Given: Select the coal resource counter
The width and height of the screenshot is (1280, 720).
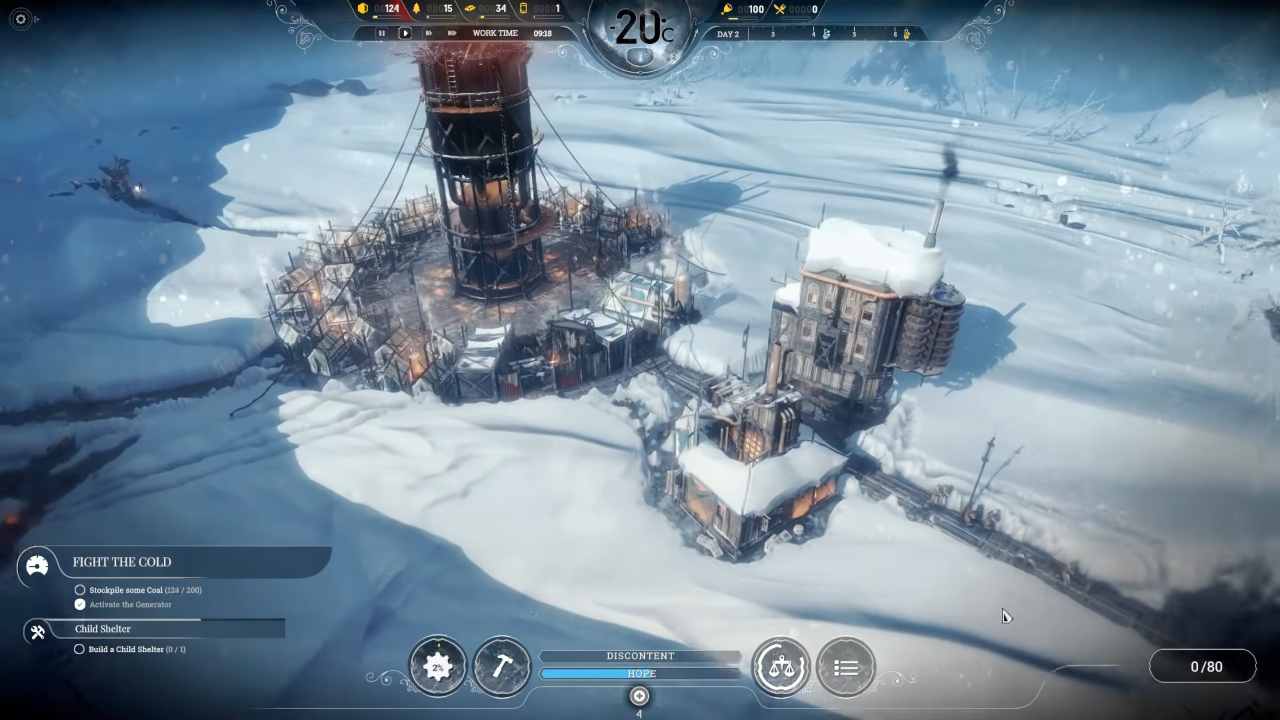Looking at the screenshot, I should click(x=380, y=9).
